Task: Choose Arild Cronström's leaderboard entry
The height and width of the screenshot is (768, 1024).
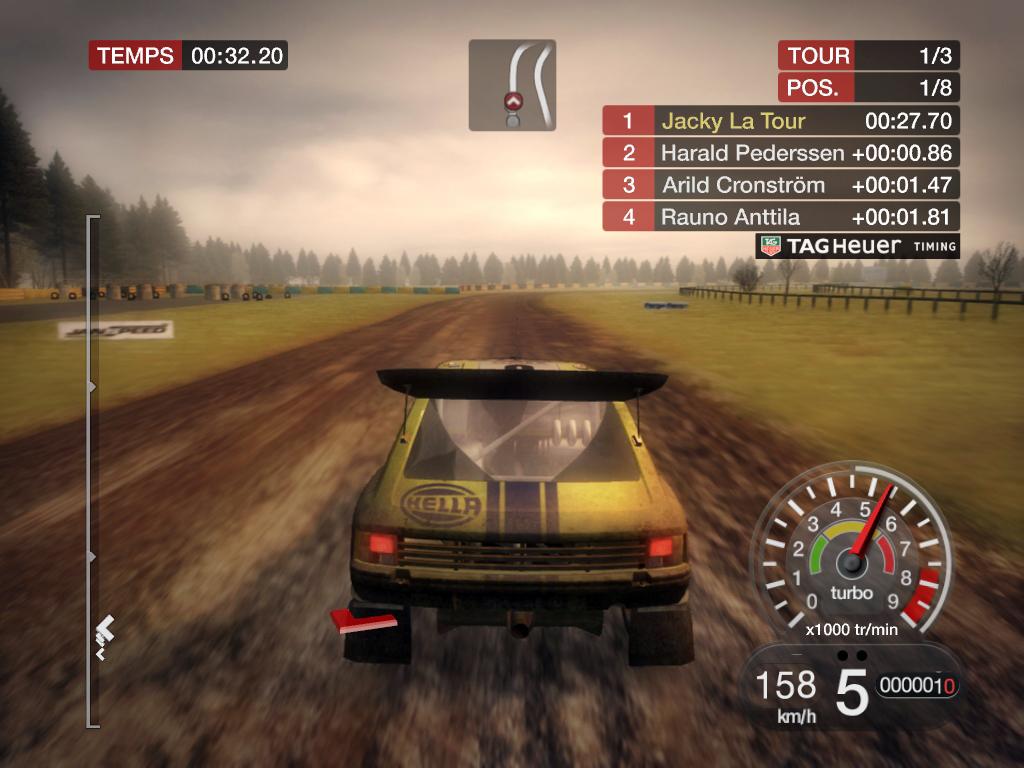Action: click(780, 185)
